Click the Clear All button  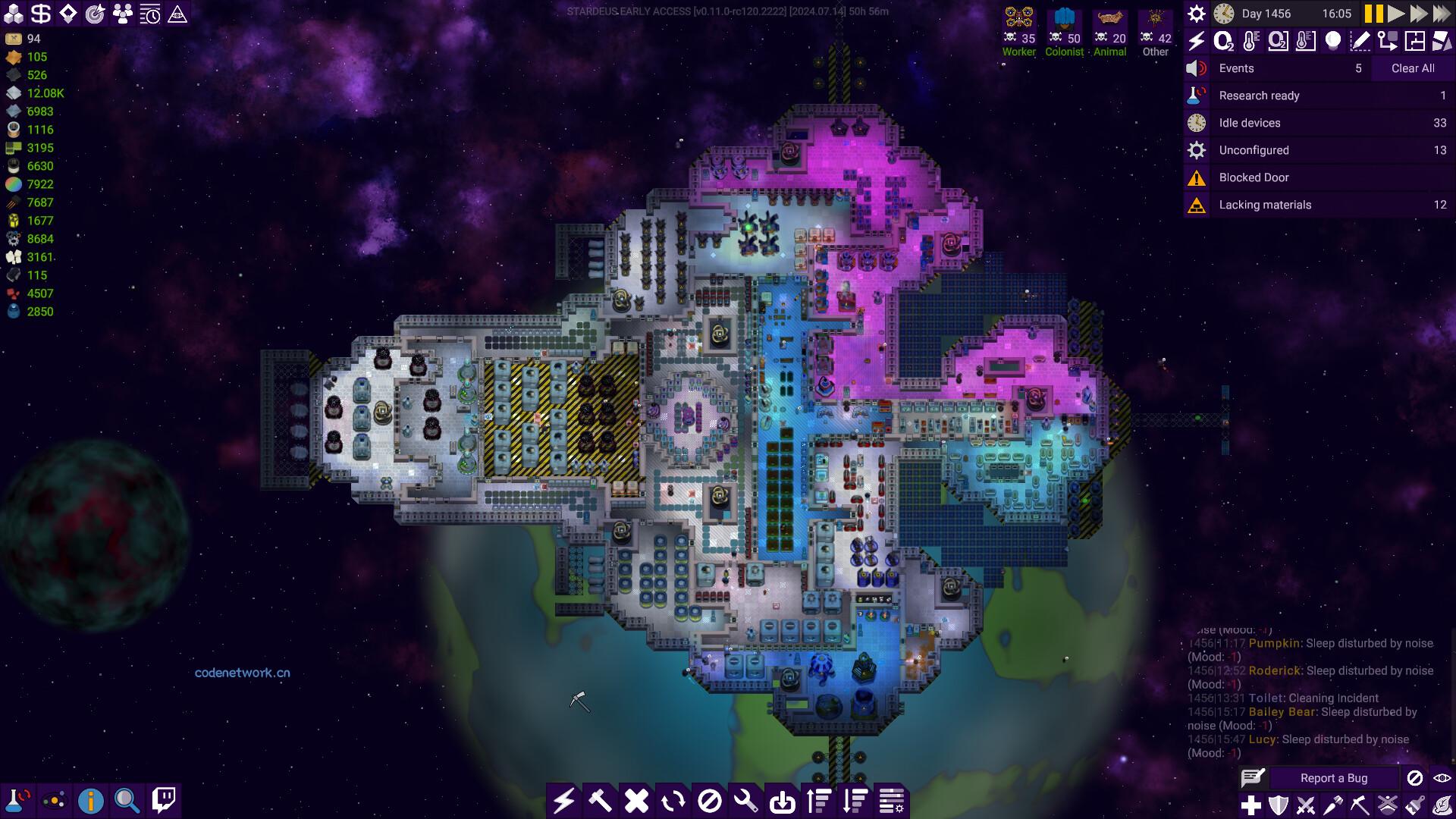pos(1411,67)
